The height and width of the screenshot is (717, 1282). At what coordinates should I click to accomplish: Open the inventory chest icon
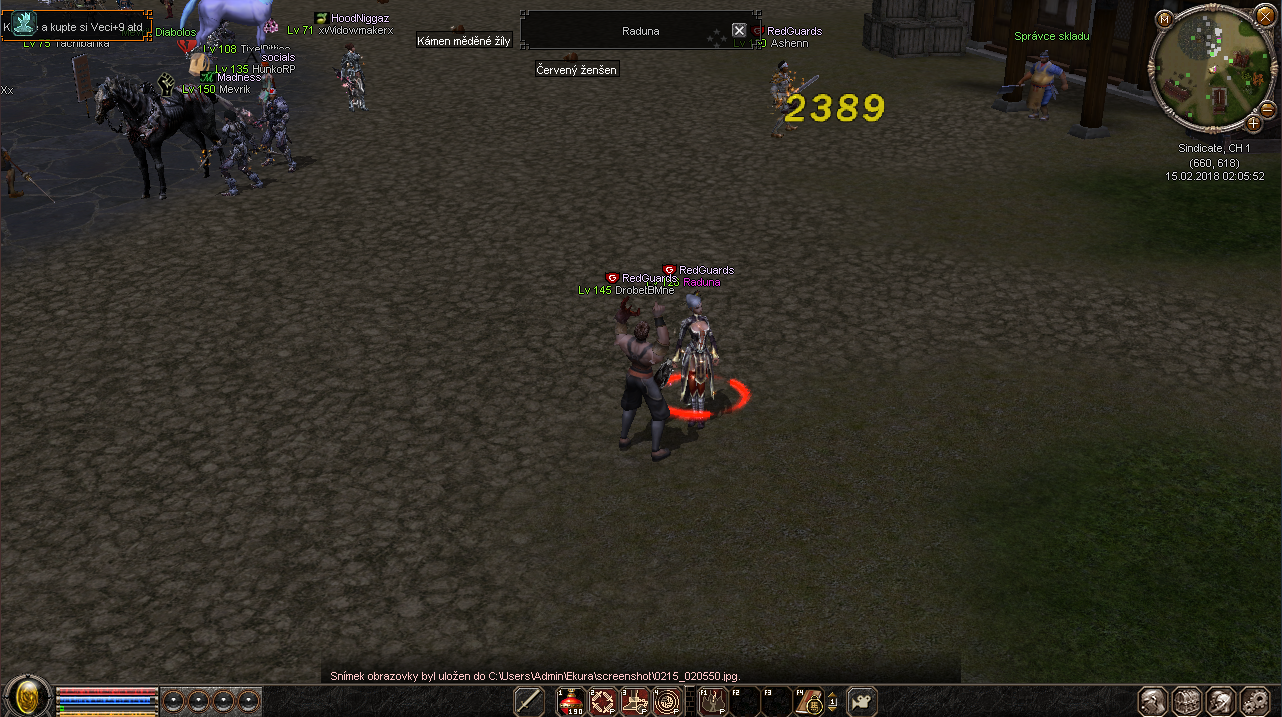[1186, 701]
